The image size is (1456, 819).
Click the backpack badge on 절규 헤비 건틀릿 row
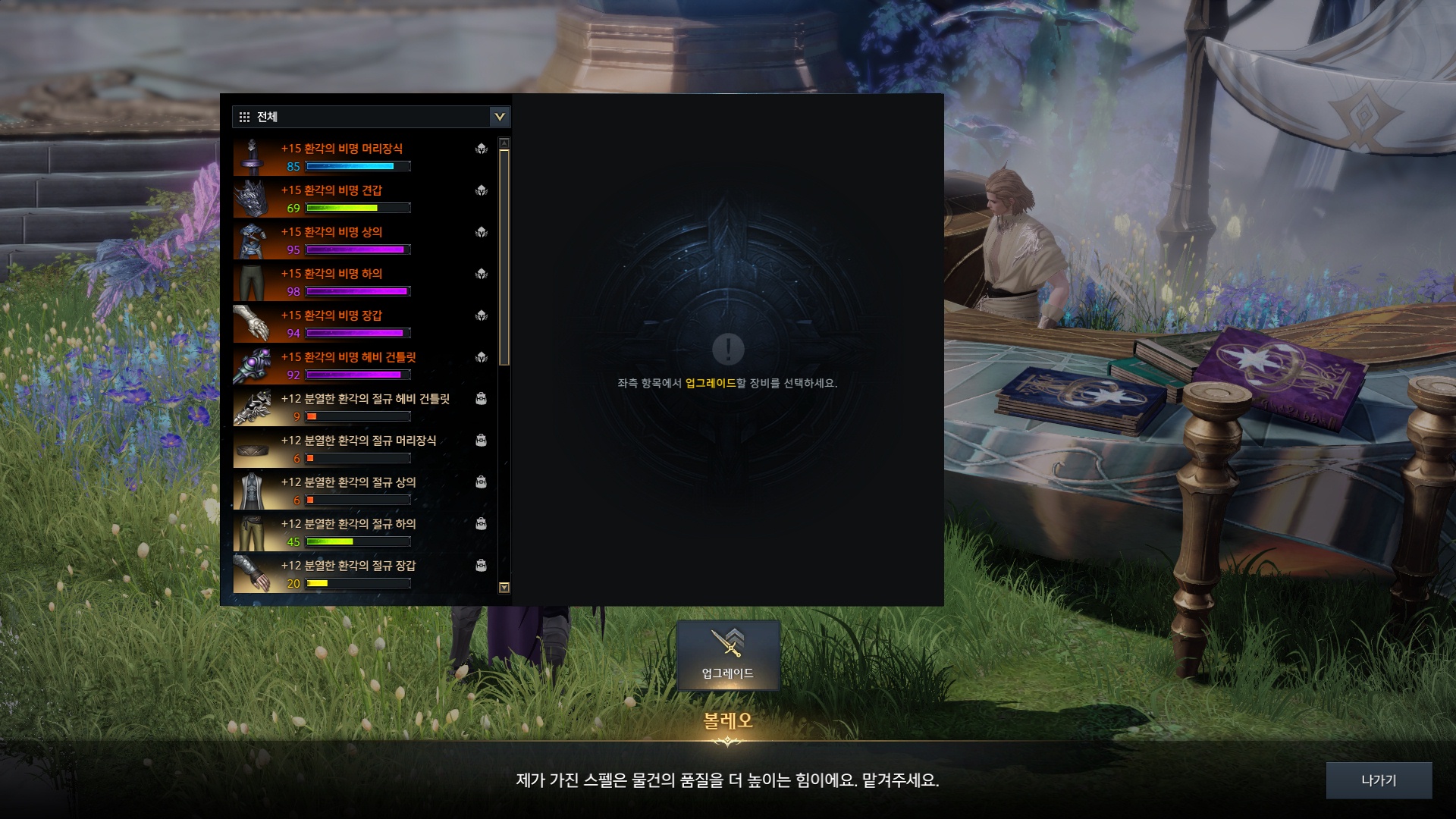(x=481, y=400)
